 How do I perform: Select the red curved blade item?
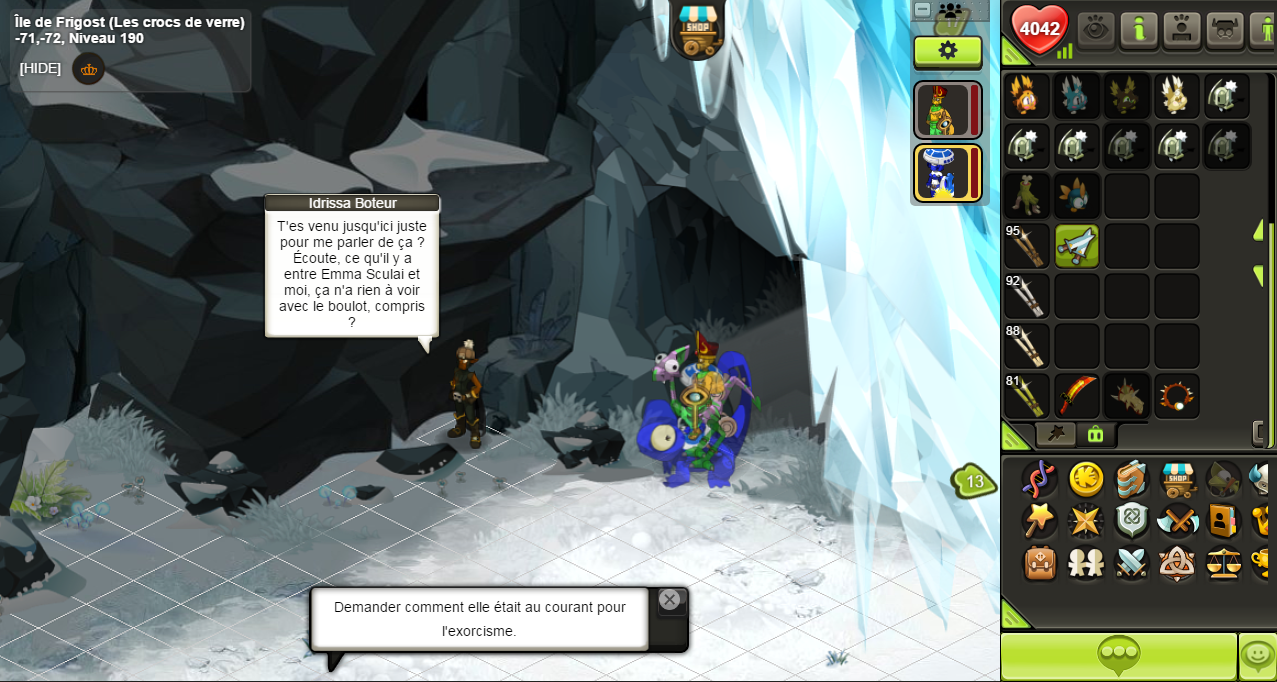[1077, 396]
